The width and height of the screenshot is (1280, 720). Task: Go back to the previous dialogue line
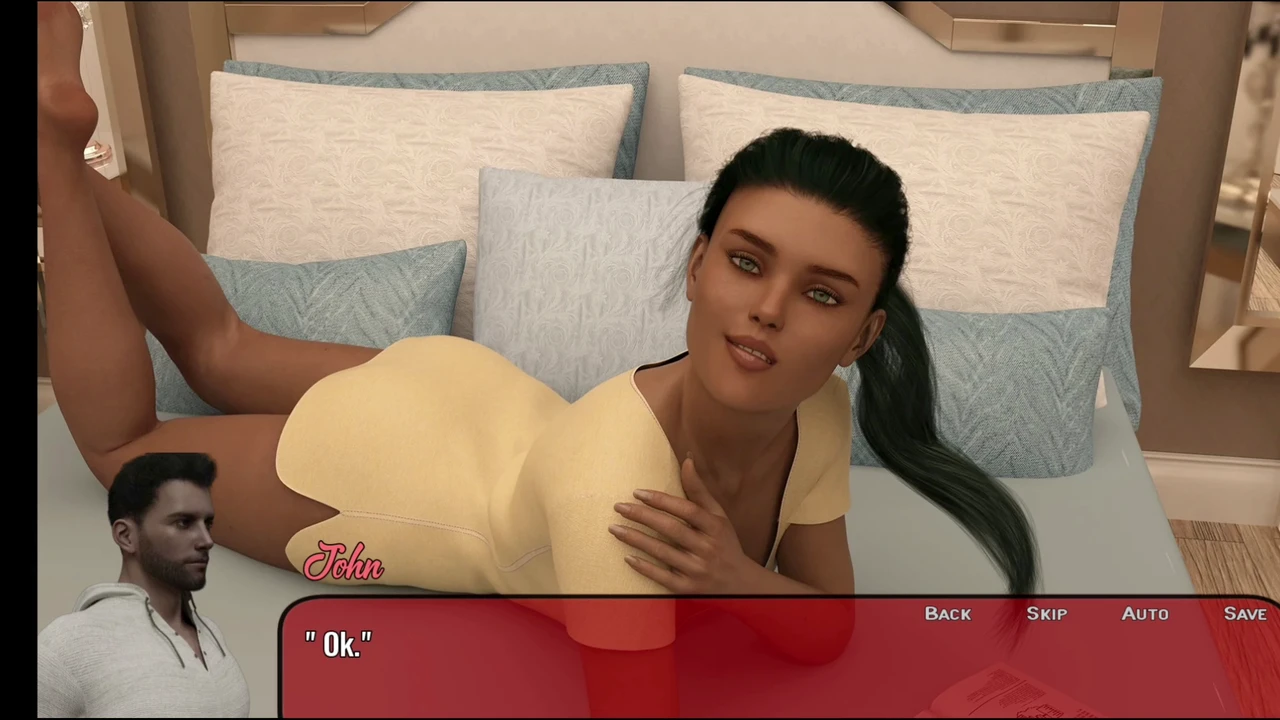[947, 614]
